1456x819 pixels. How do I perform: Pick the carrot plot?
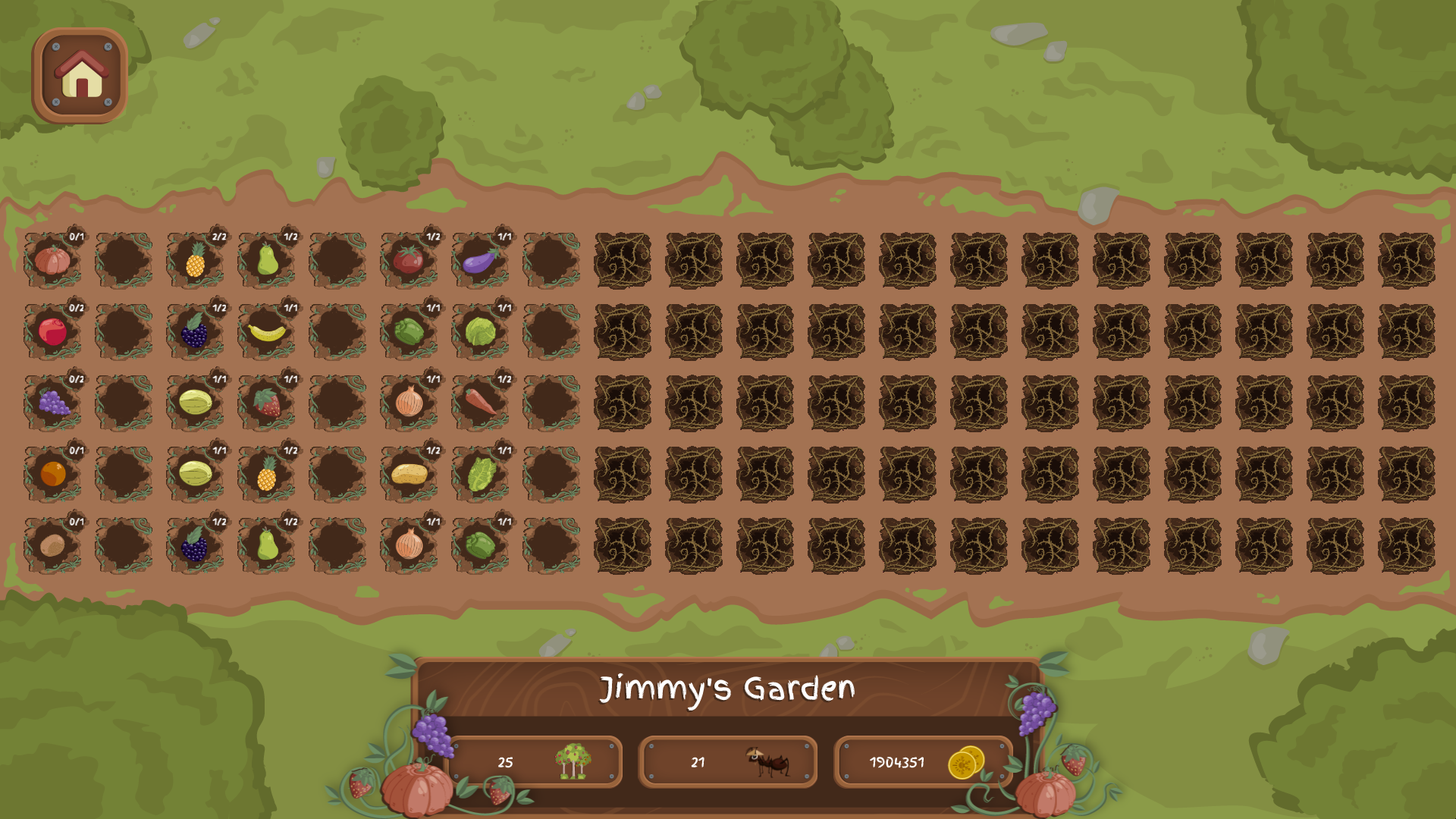pos(480,403)
